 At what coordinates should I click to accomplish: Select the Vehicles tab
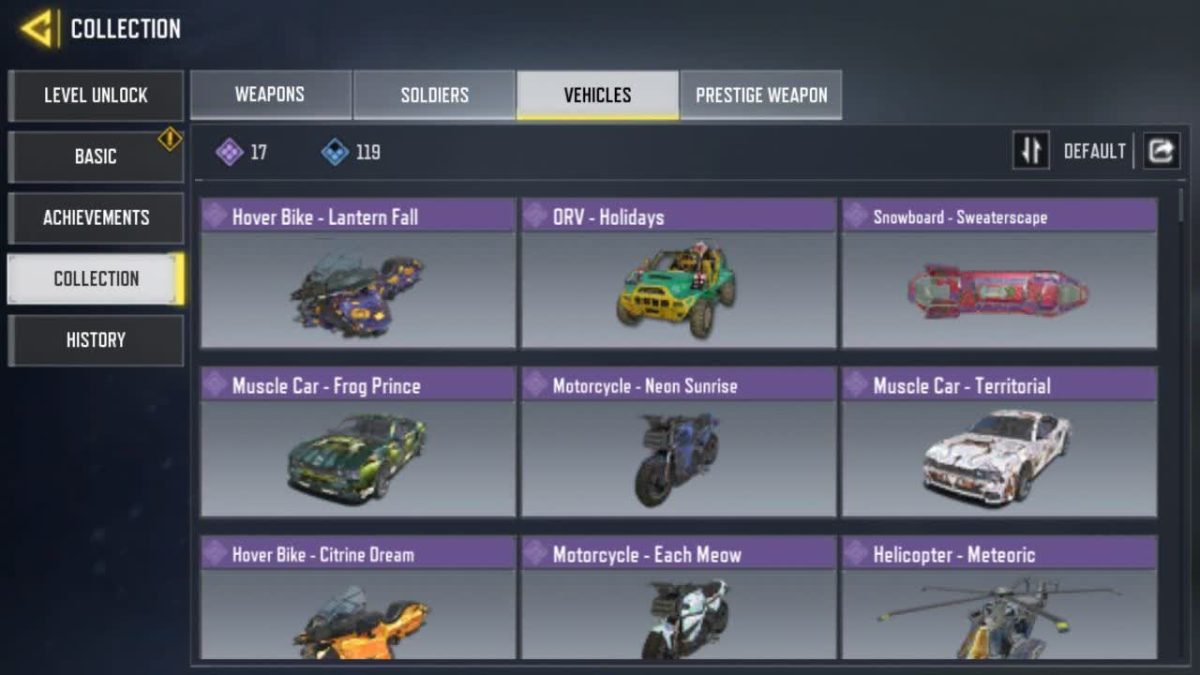pos(597,96)
